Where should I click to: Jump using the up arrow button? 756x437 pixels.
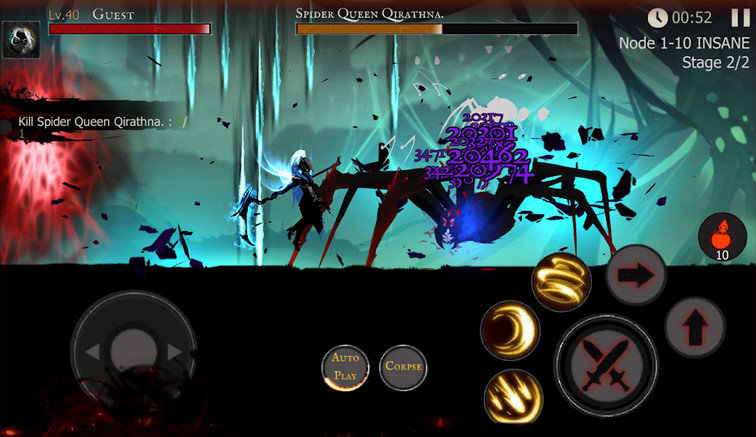pyautogui.click(x=696, y=325)
